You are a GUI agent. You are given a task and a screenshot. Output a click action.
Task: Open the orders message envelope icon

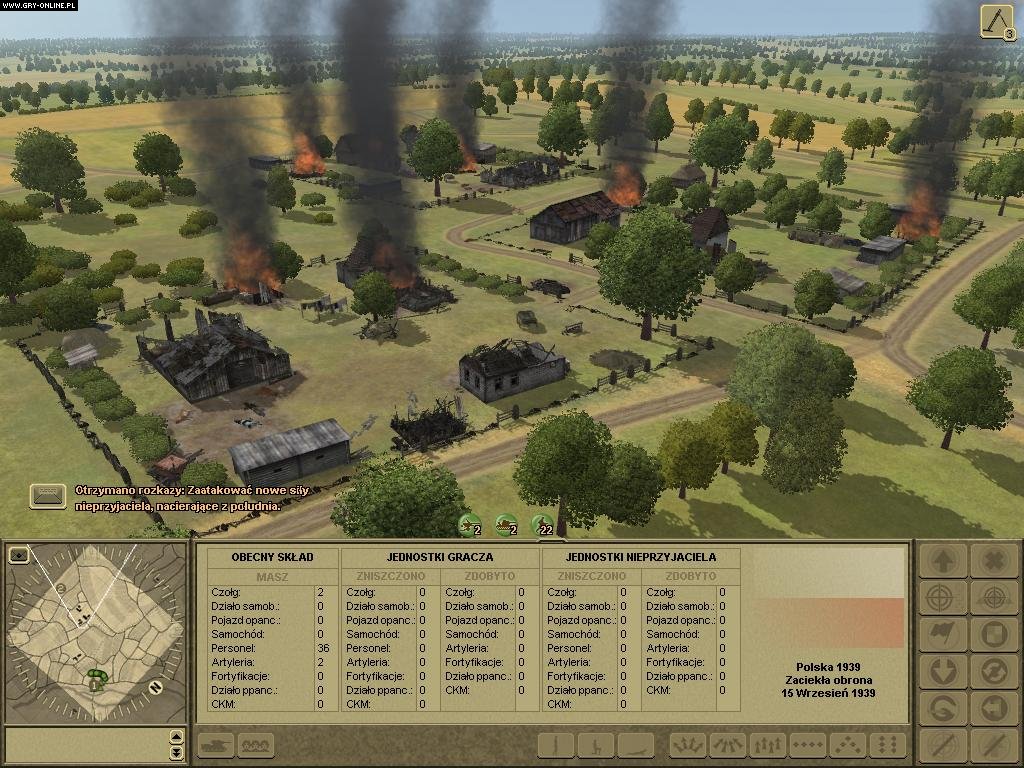click(48, 495)
